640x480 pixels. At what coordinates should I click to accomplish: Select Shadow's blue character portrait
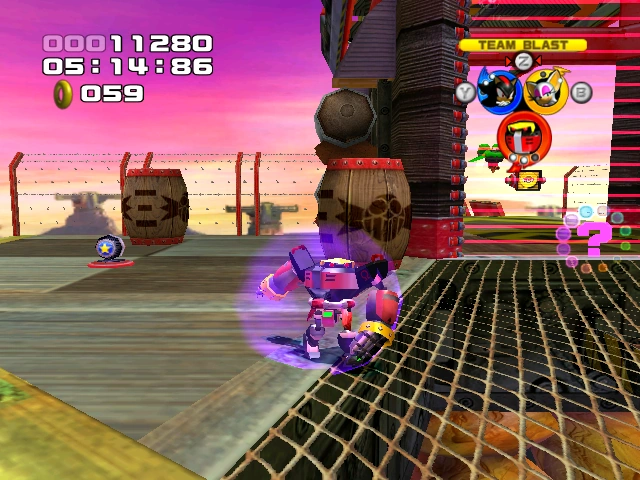[498, 91]
